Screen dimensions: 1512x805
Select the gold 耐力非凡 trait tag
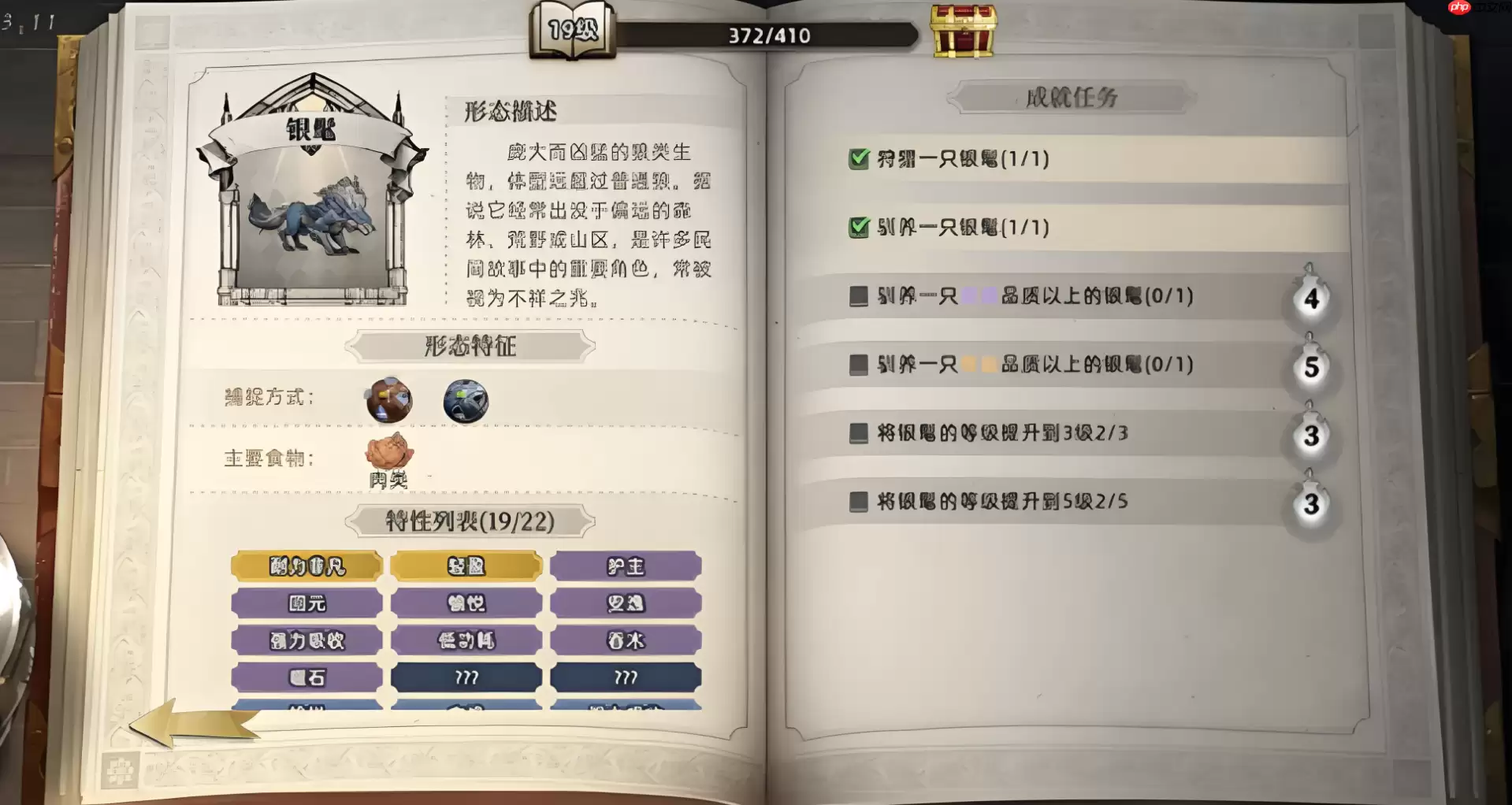[306, 566]
